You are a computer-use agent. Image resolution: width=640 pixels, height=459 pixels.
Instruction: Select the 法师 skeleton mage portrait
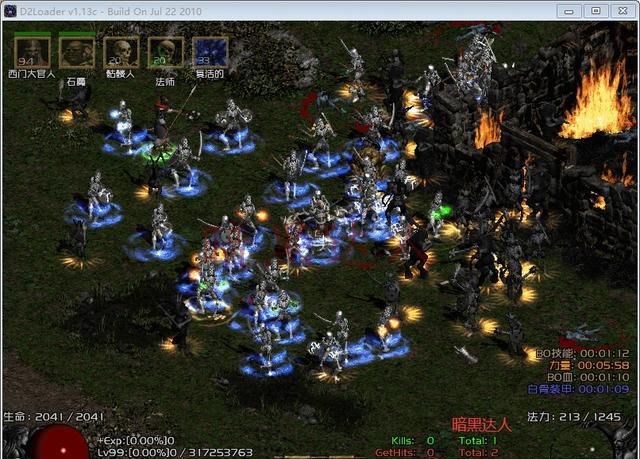click(x=165, y=52)
